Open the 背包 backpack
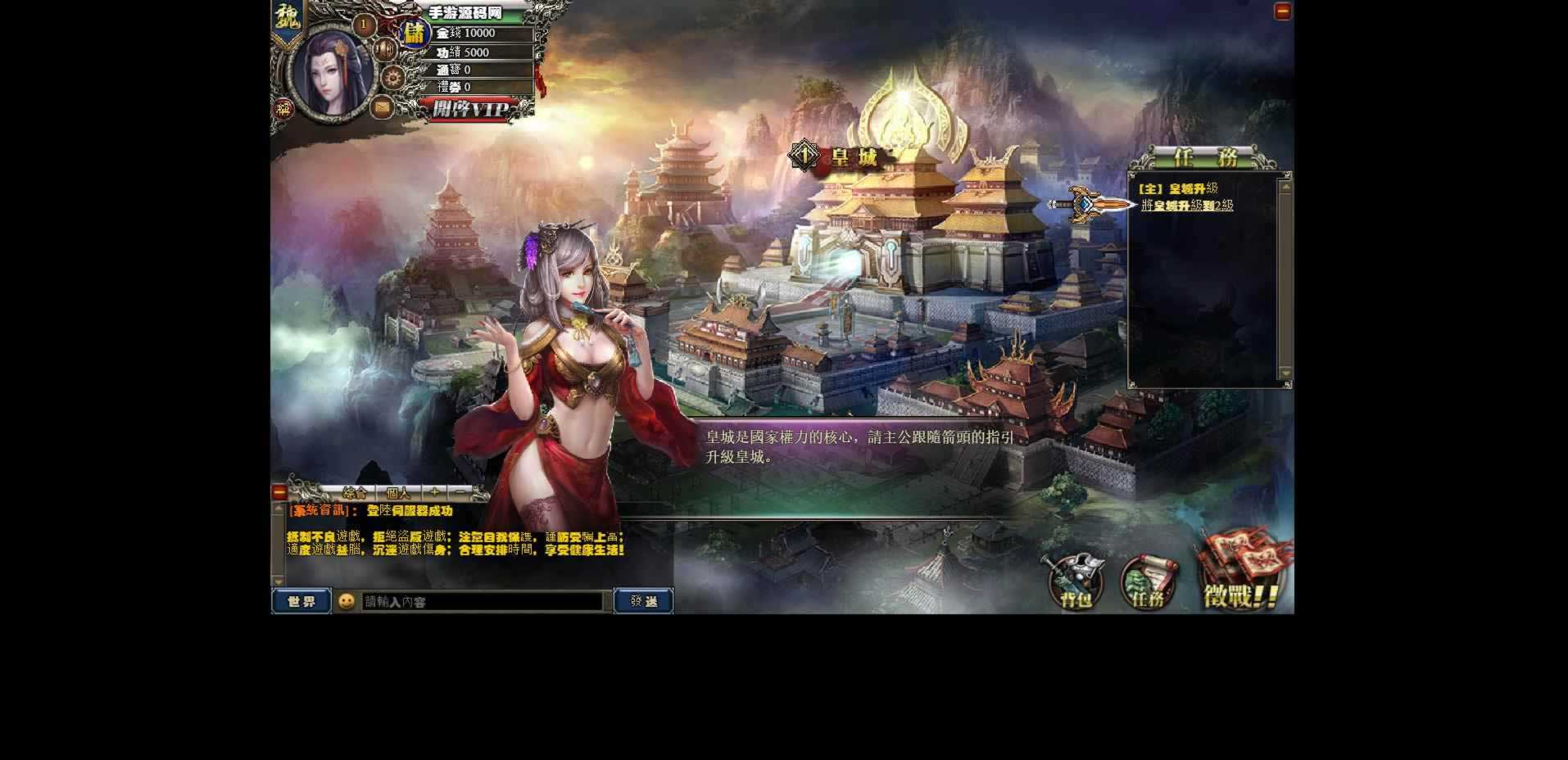This screenshot has width=1568, height=760. (1076, 582)
